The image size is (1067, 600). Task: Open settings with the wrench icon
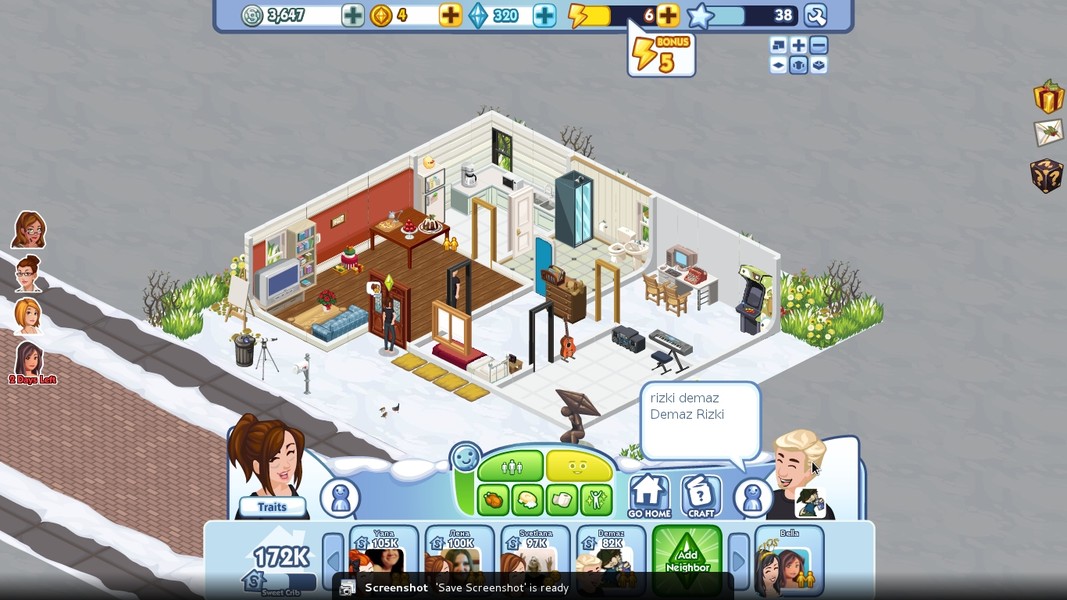tap(815, 15)
